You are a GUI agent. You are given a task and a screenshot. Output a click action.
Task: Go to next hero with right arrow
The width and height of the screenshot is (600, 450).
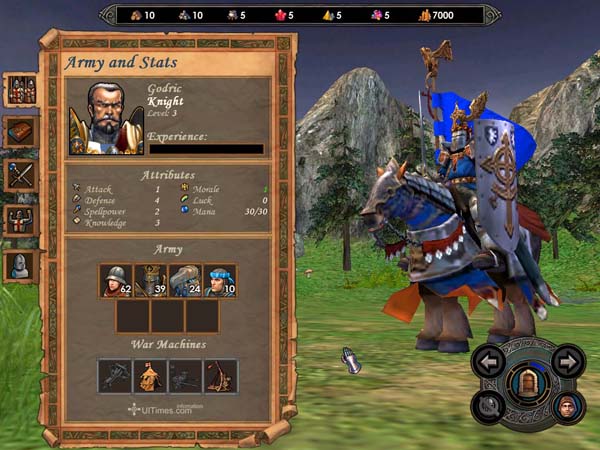567,361
